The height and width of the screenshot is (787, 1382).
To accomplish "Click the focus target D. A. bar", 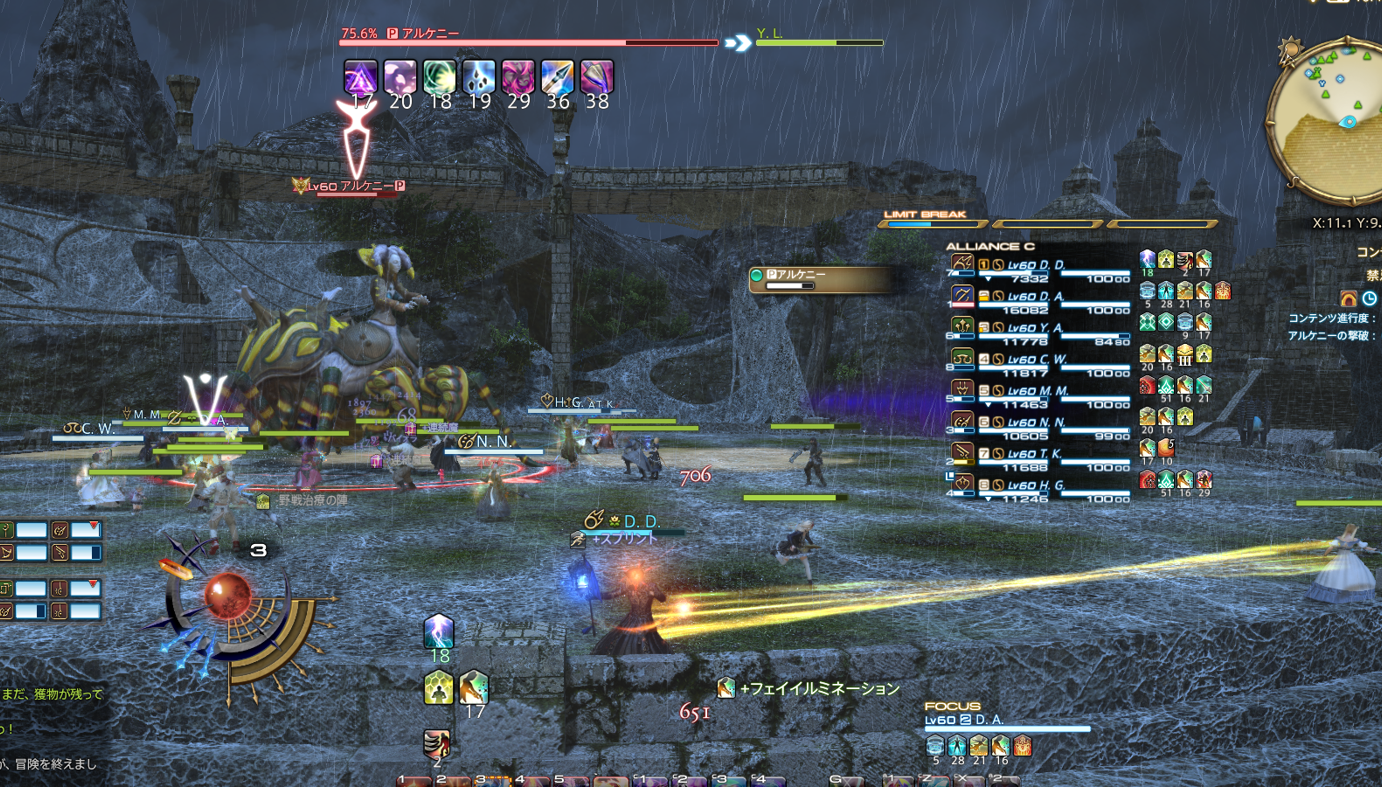I will [x=1005, y=722].
